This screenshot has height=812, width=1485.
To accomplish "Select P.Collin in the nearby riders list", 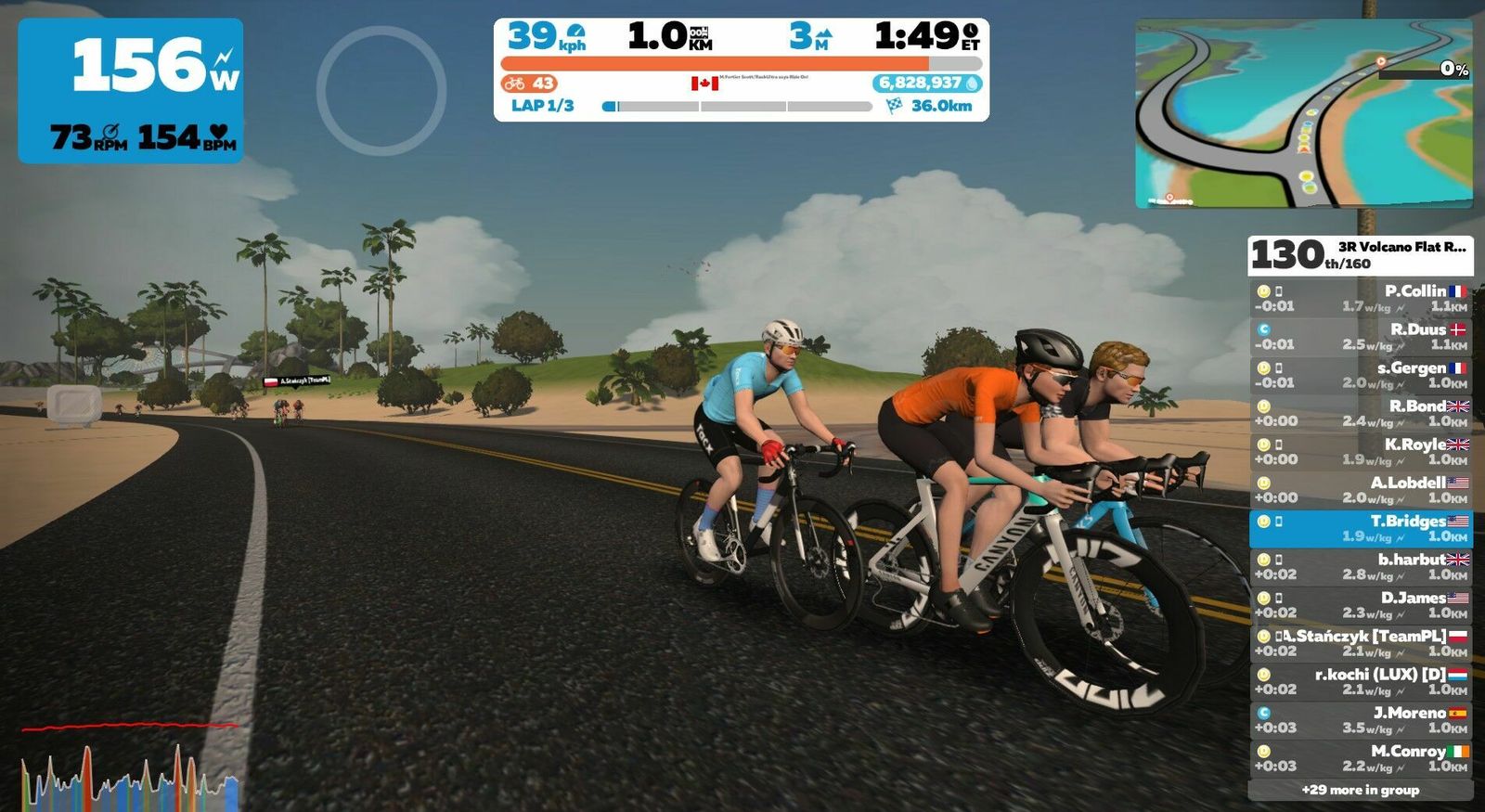I will 1360,298.
